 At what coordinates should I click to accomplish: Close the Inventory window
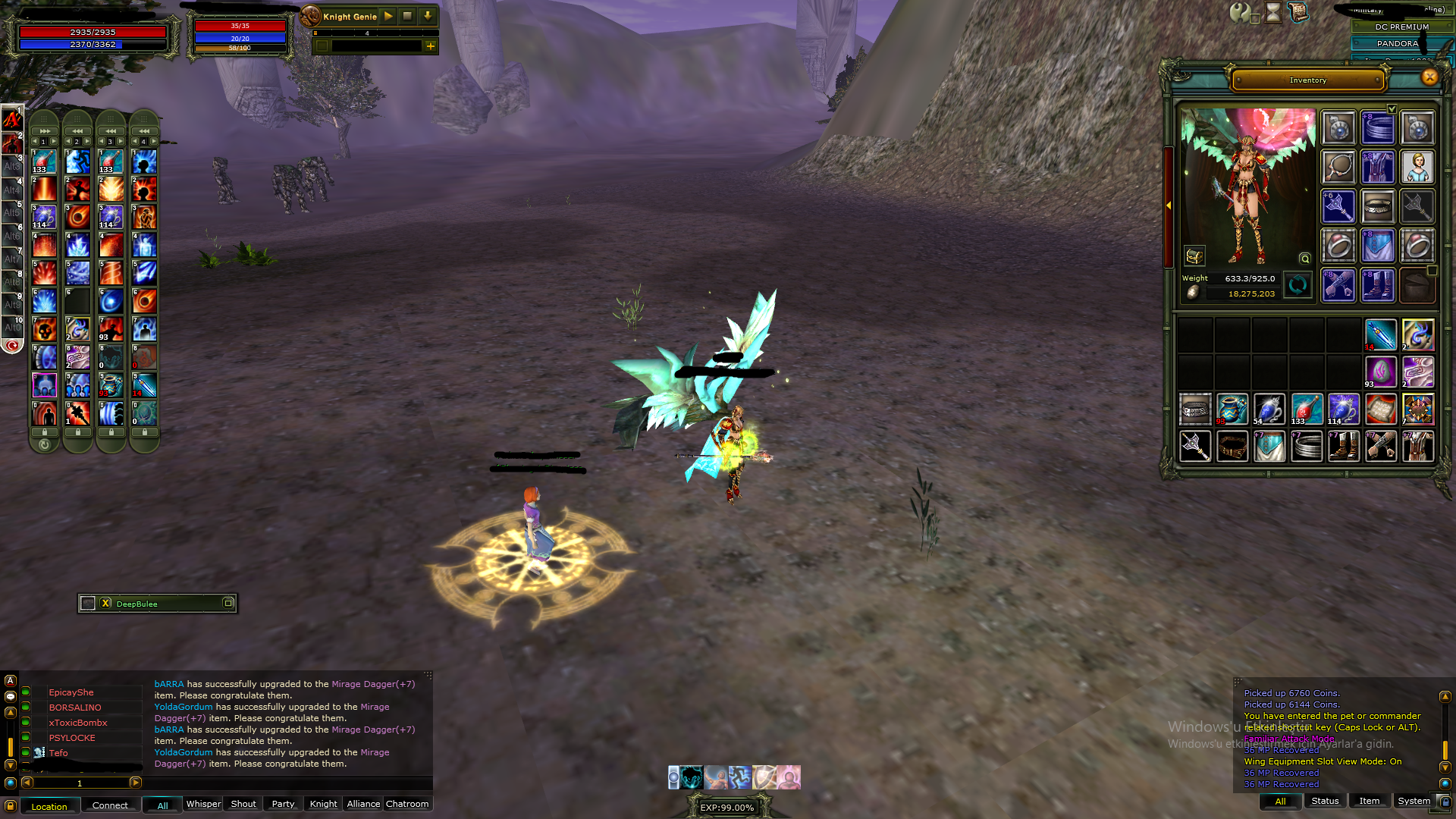pos(1429,77)
